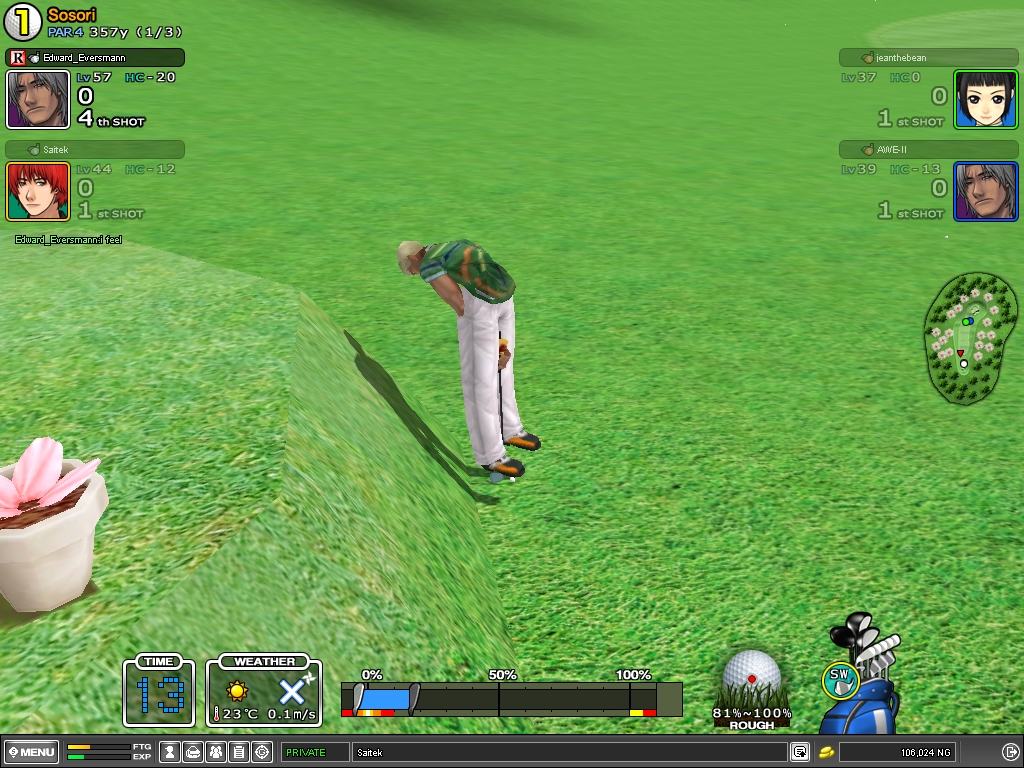
Task: Click the round target icon in toolbar
Action: (262, 752)
